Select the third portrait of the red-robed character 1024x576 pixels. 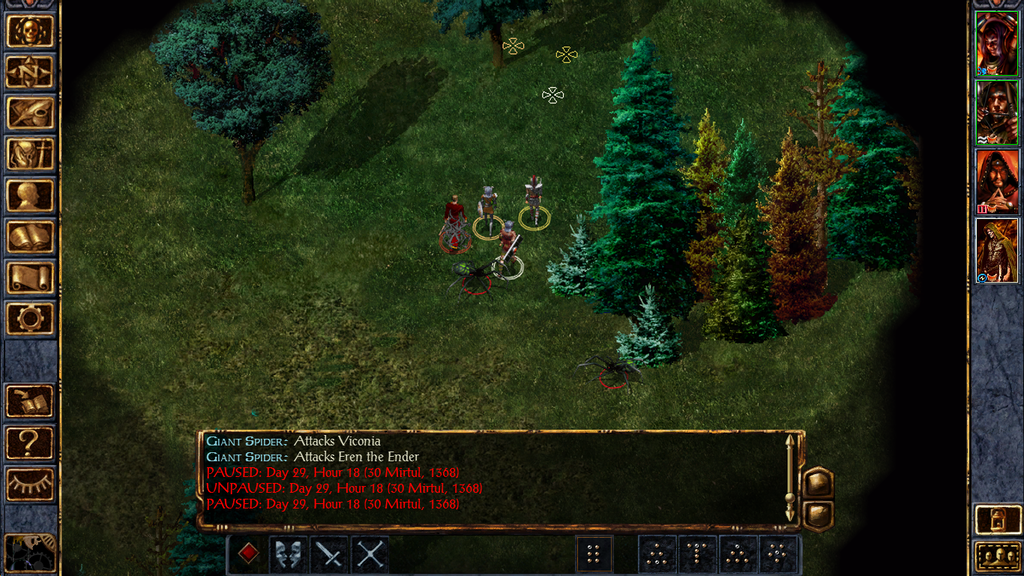(996, 181)
